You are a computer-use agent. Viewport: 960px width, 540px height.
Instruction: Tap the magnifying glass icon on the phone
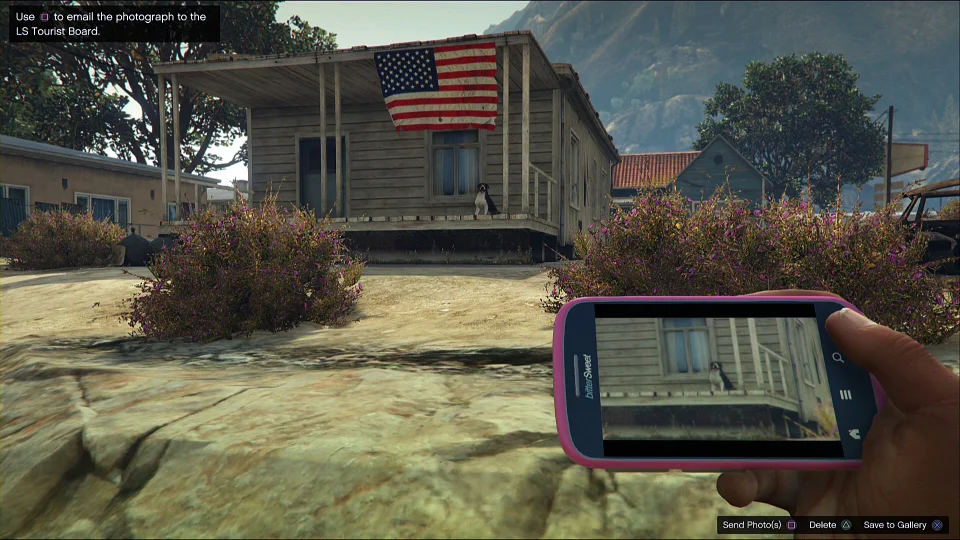coord(838,357)
